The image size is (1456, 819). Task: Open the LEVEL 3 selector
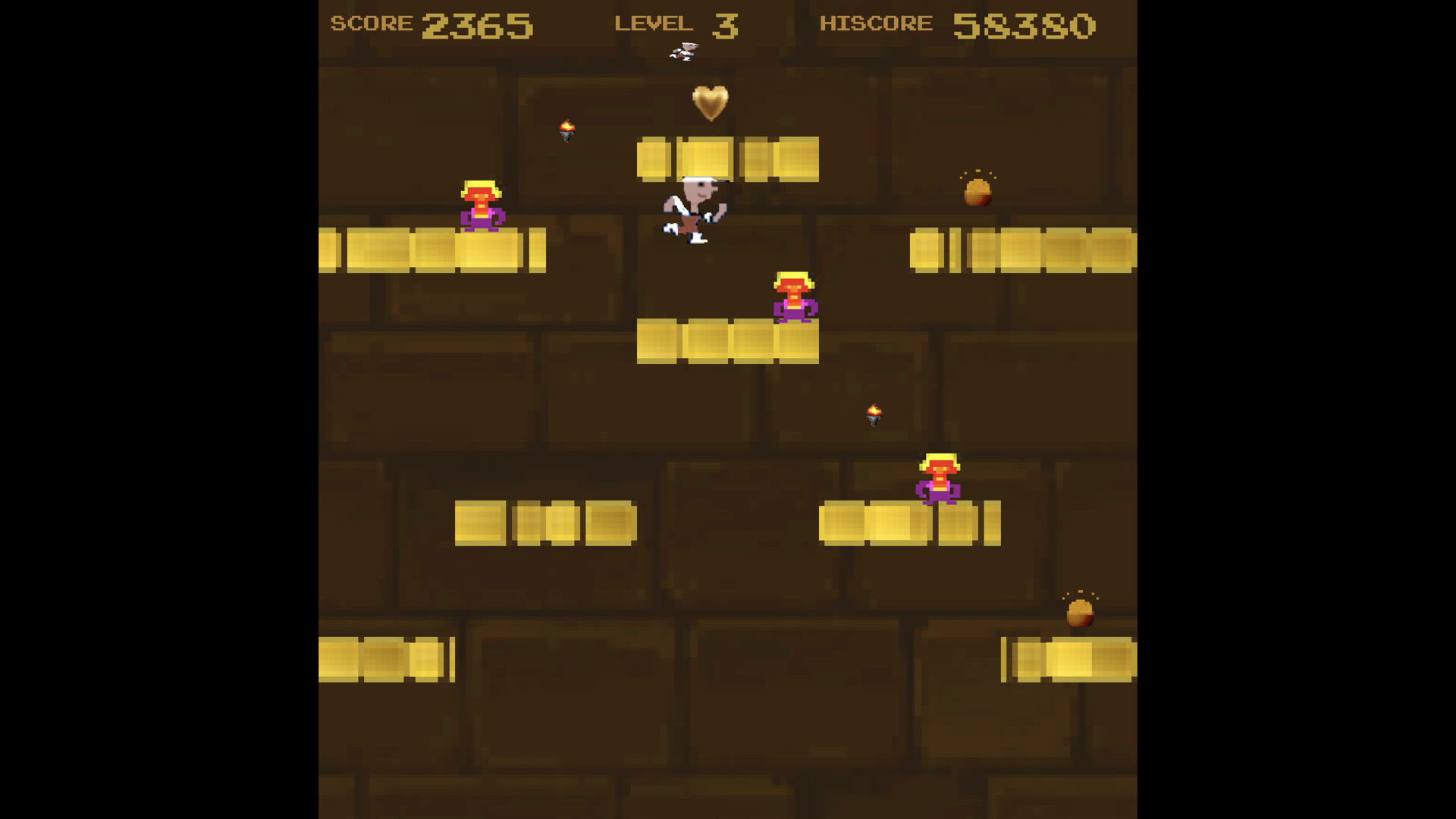724,25
